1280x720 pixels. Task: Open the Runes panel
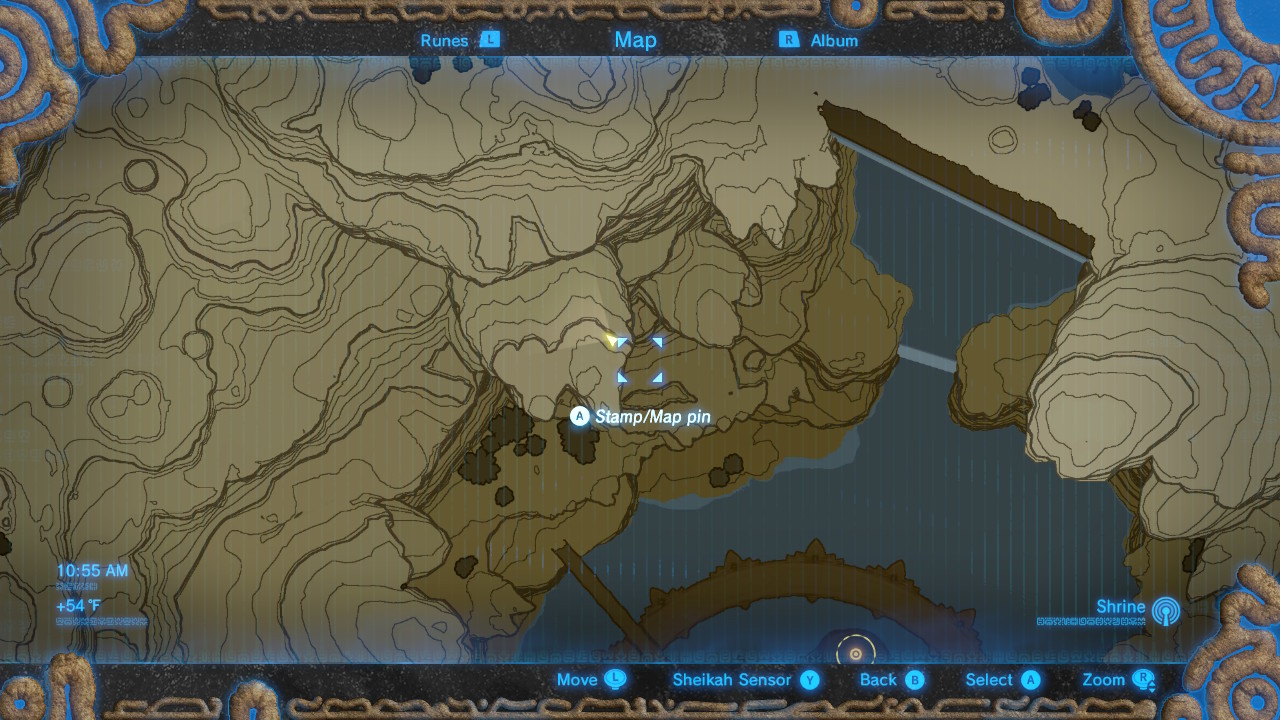pyautogui.click(x=444, y=40)
